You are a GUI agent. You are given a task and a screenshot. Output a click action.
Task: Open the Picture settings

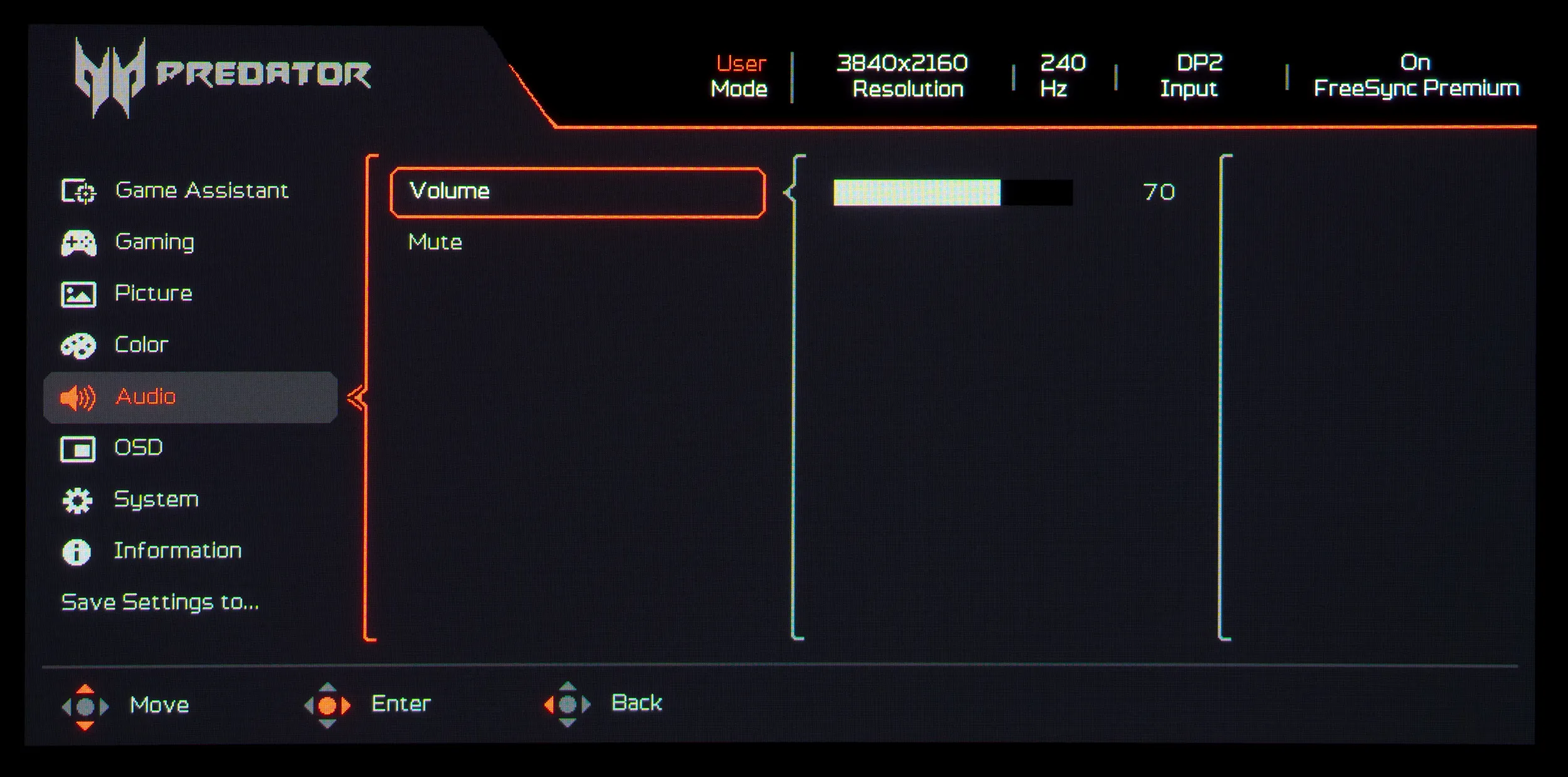pyautogui.click(x=153, y=293)
